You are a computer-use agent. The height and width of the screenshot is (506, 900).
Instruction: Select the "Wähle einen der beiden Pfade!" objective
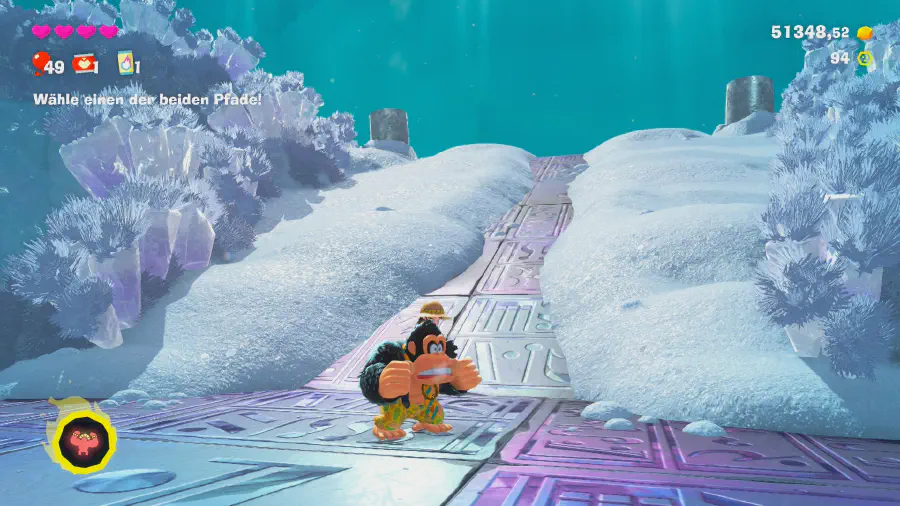pyautogui.click(x=148, y=99)
